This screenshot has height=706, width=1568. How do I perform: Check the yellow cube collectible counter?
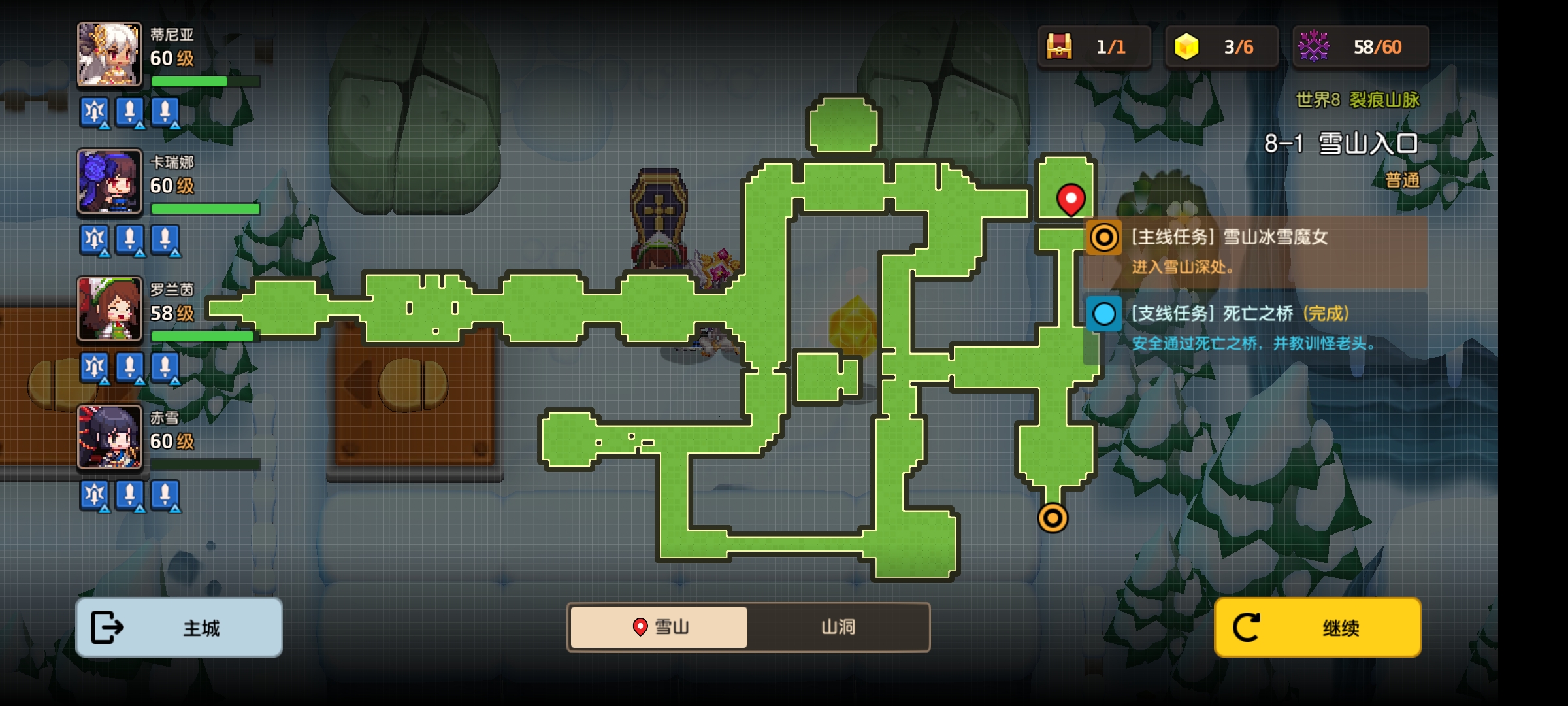tap(1186, 47)
